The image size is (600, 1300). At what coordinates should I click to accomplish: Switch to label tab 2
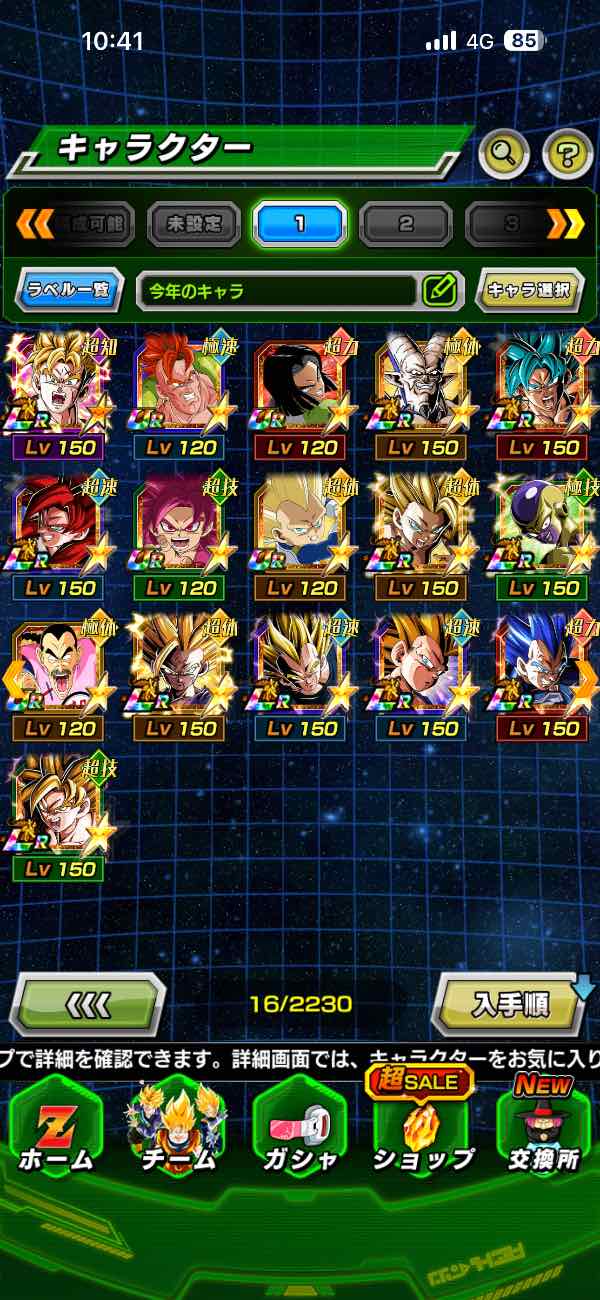click(x=405, y=224)
